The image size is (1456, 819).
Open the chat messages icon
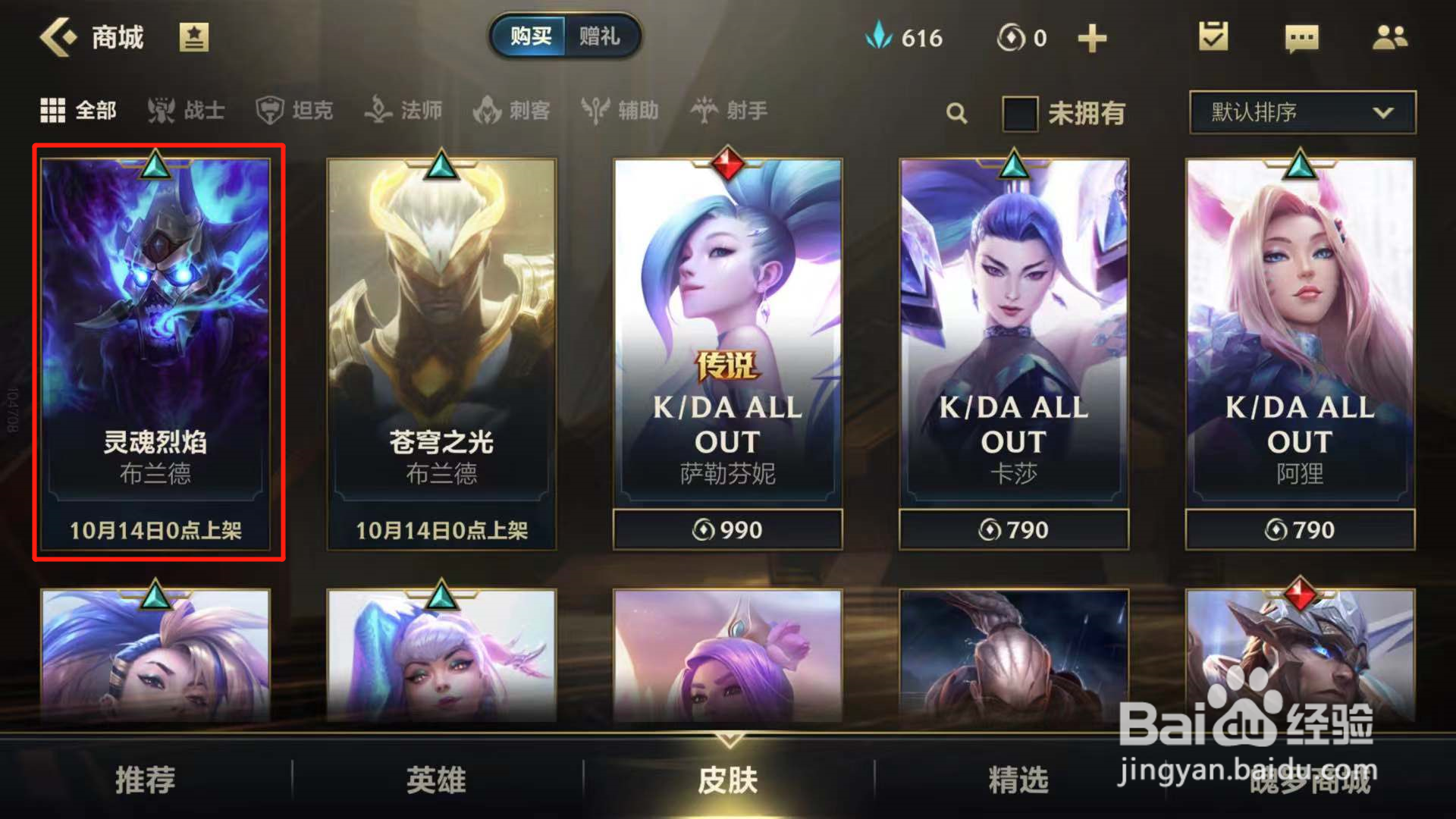(1301, 36)
